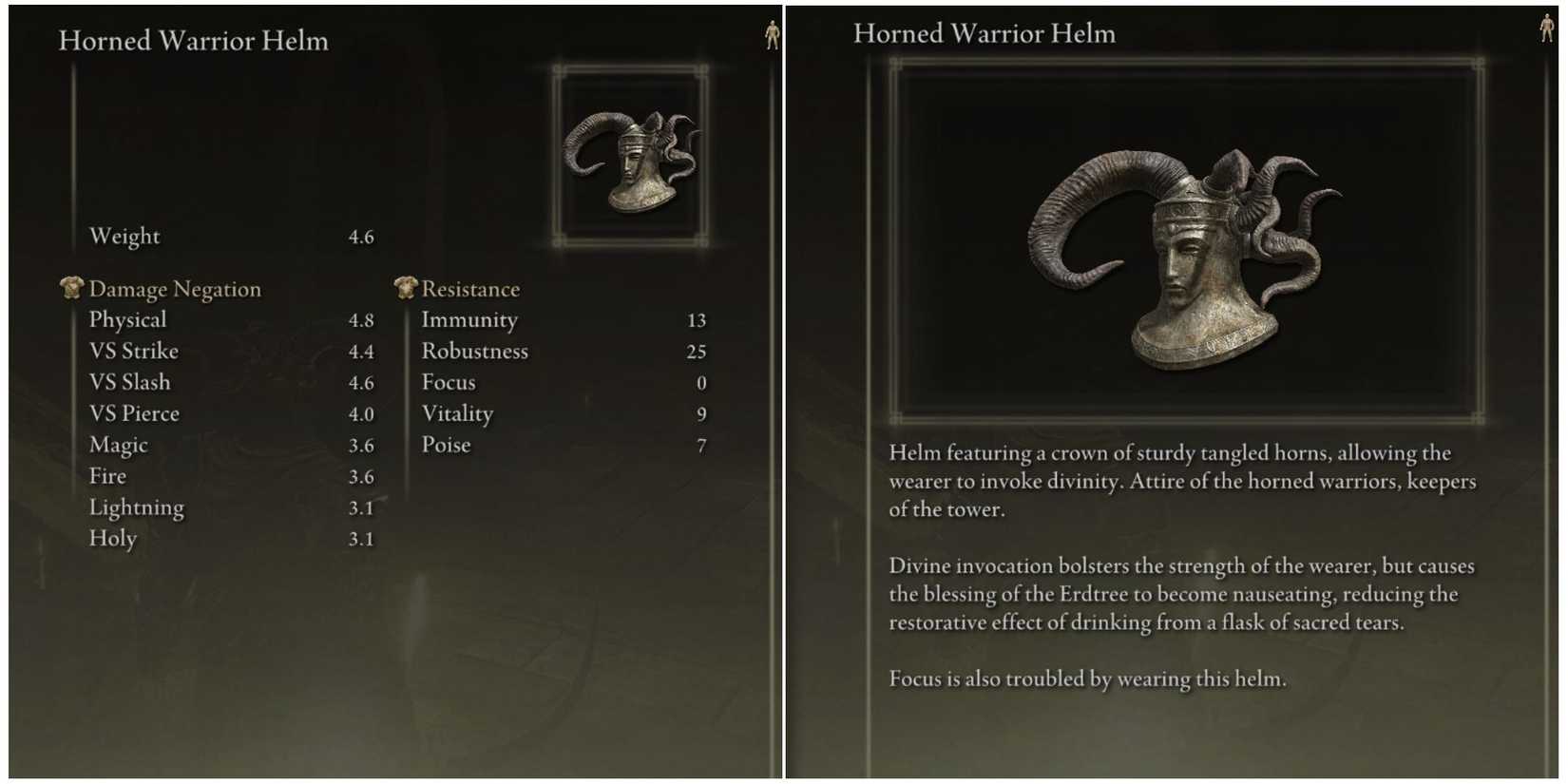
Task: Click the Physical damage negation value 4.8
Action: pyautogui.click(x=363, y=319)
